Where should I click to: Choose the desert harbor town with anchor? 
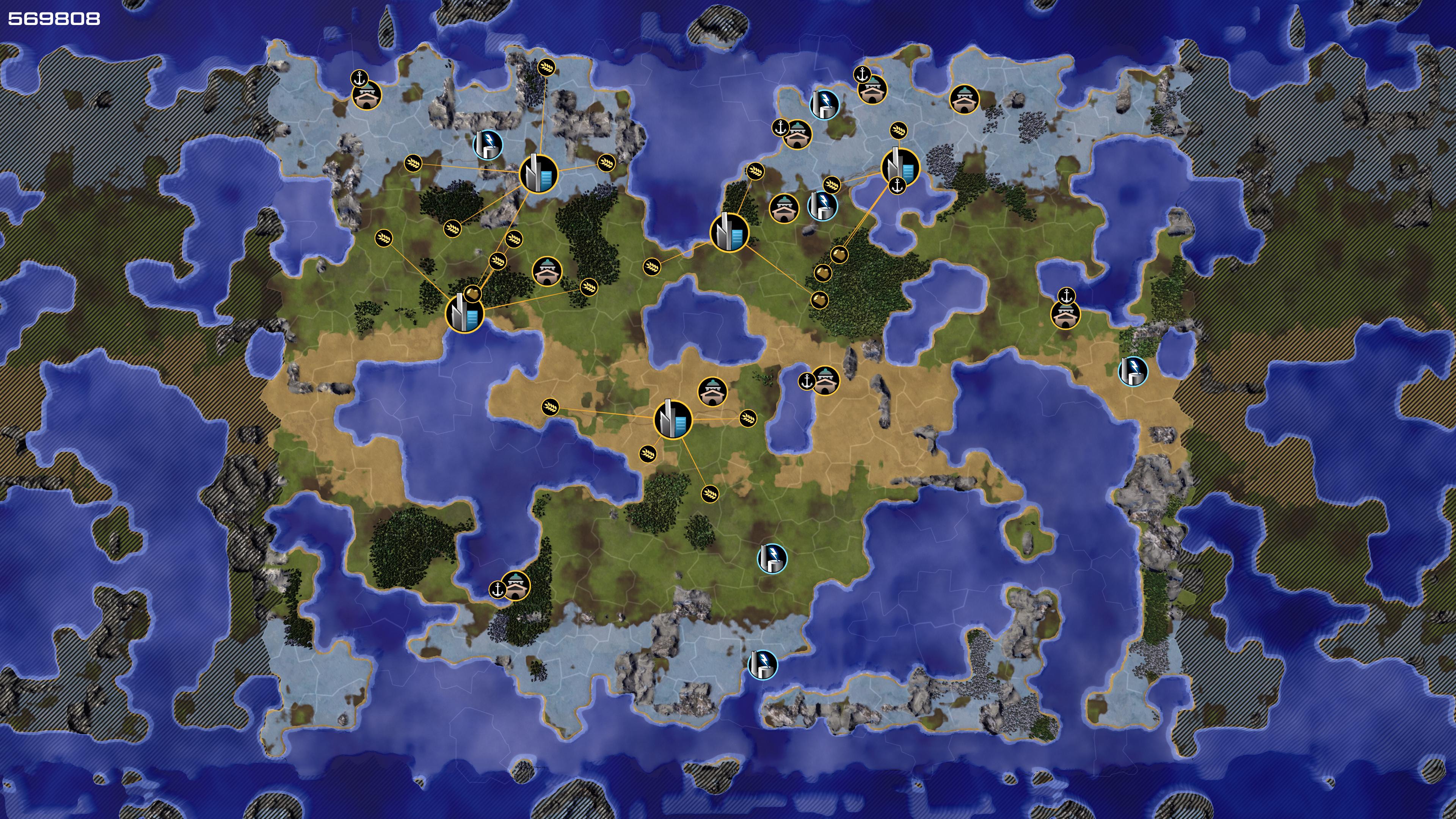pos(825,380)
